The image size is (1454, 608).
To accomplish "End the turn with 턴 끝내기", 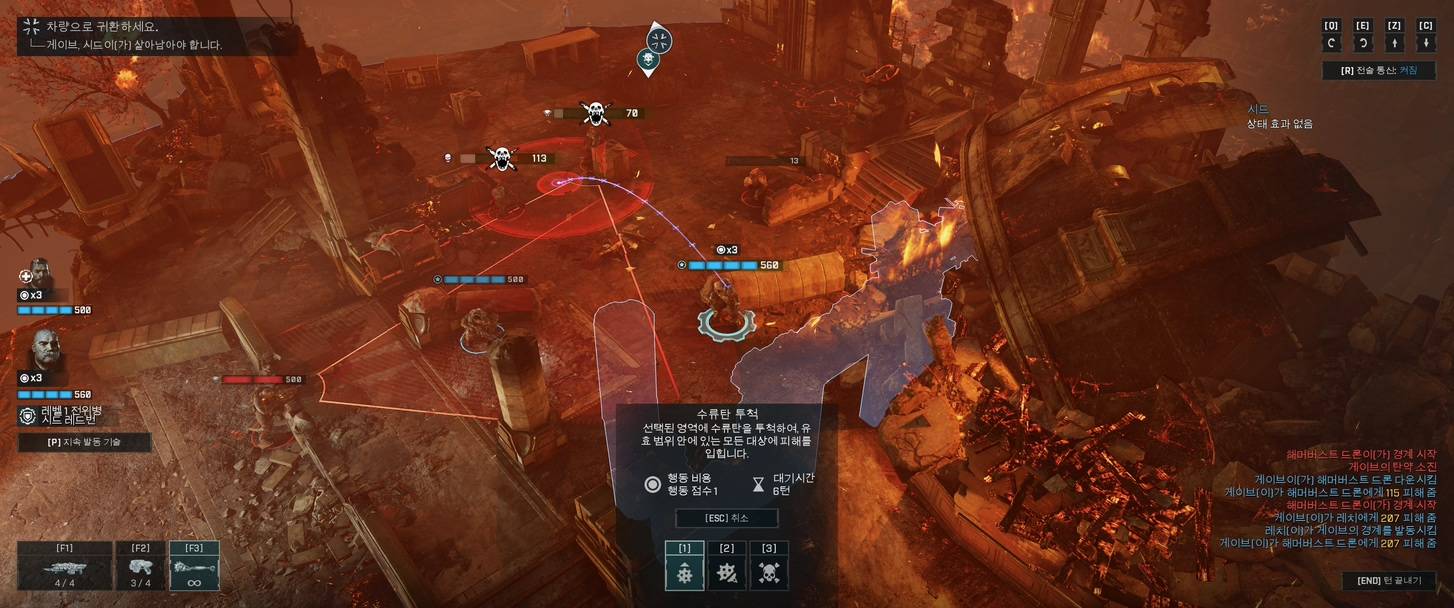I will (1388, 581).
